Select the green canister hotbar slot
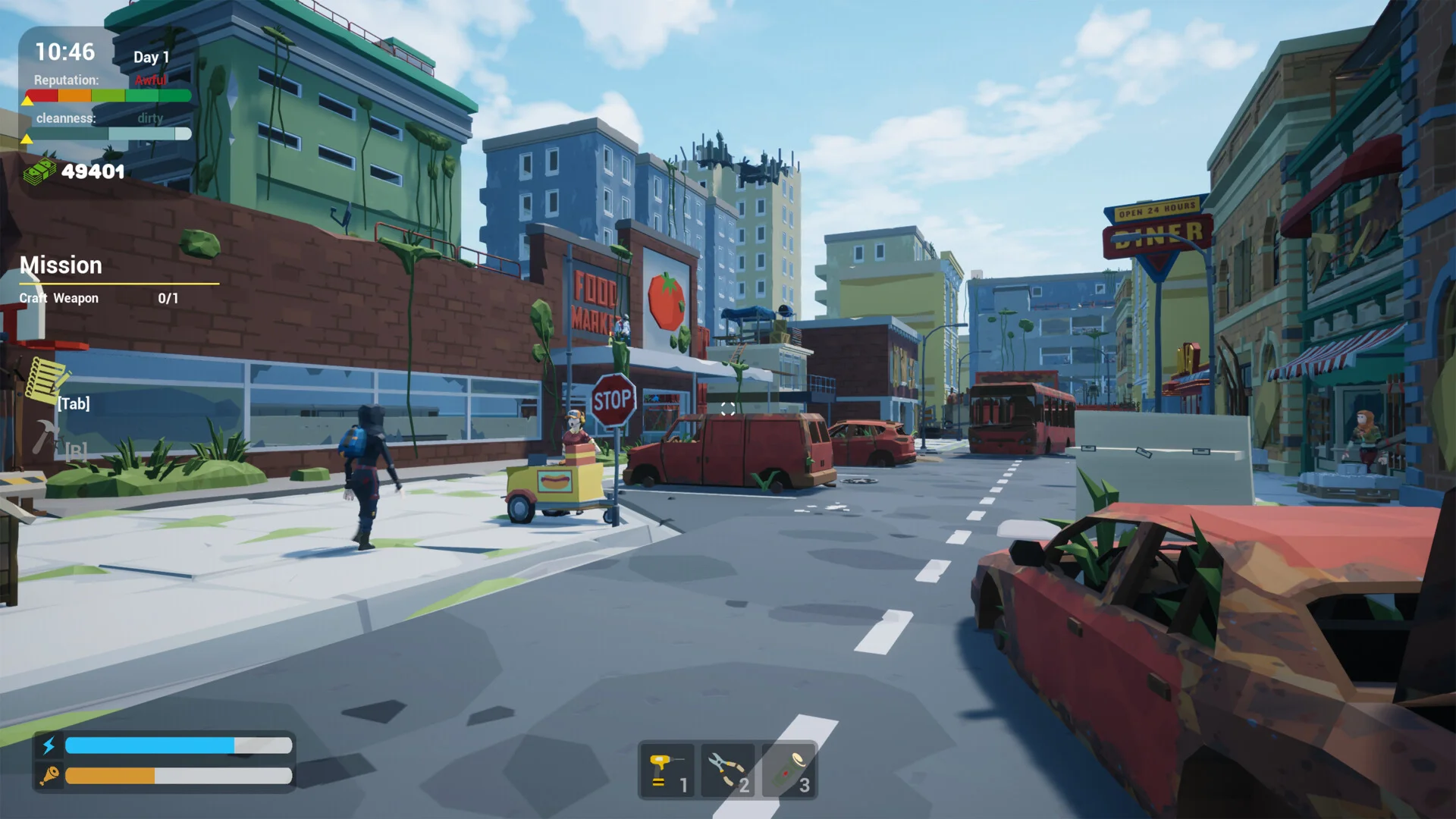Image resolution: width=1456 pixels, height=819 pixels. point(789,770)
